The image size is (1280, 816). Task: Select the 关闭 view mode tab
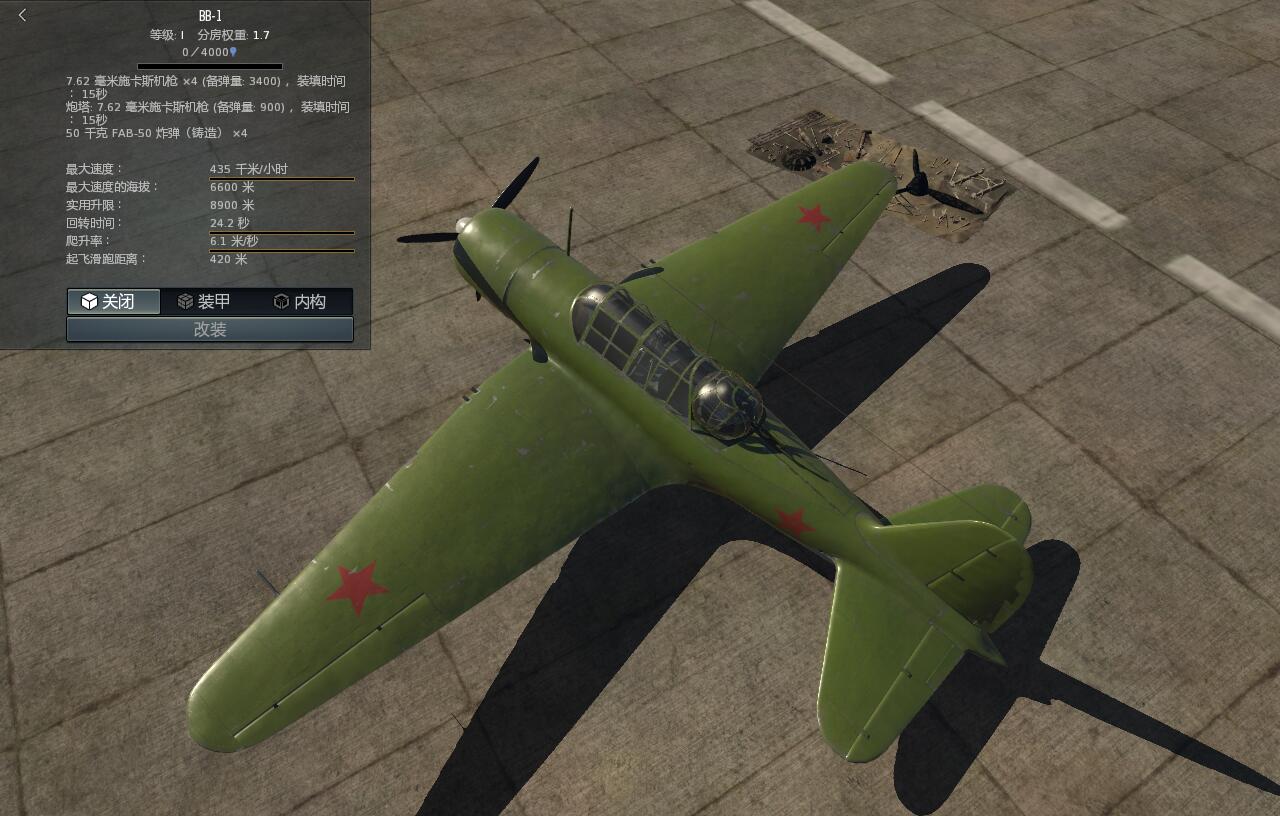[x=113, y=301]
